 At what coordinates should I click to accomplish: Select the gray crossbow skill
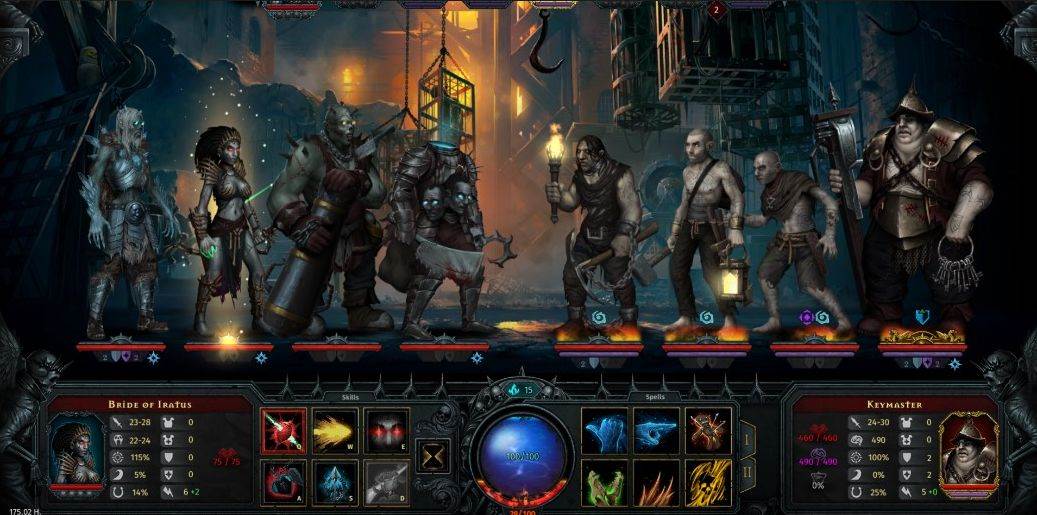tap(386, 482)
